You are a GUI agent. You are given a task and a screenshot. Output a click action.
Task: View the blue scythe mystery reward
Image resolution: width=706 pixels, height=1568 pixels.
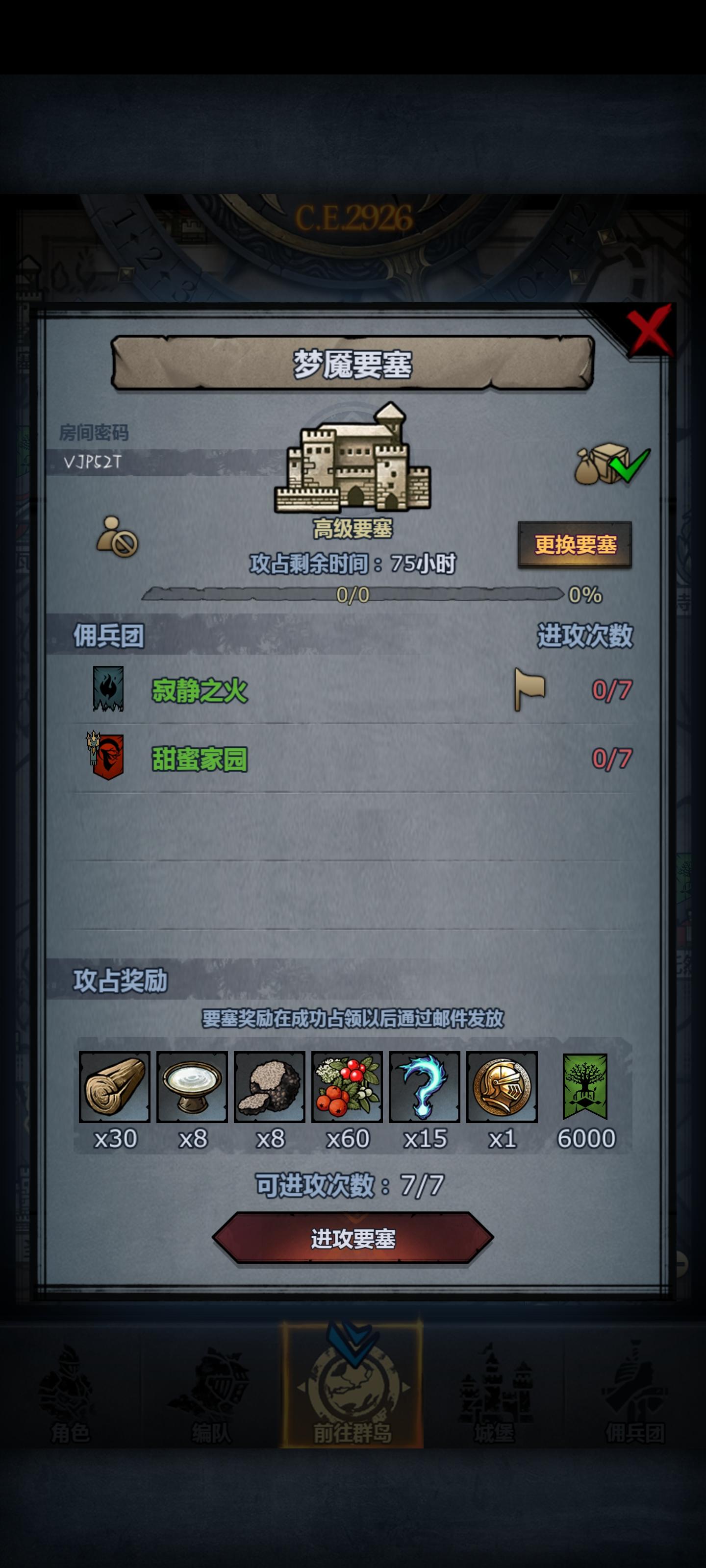[425, 1087]
